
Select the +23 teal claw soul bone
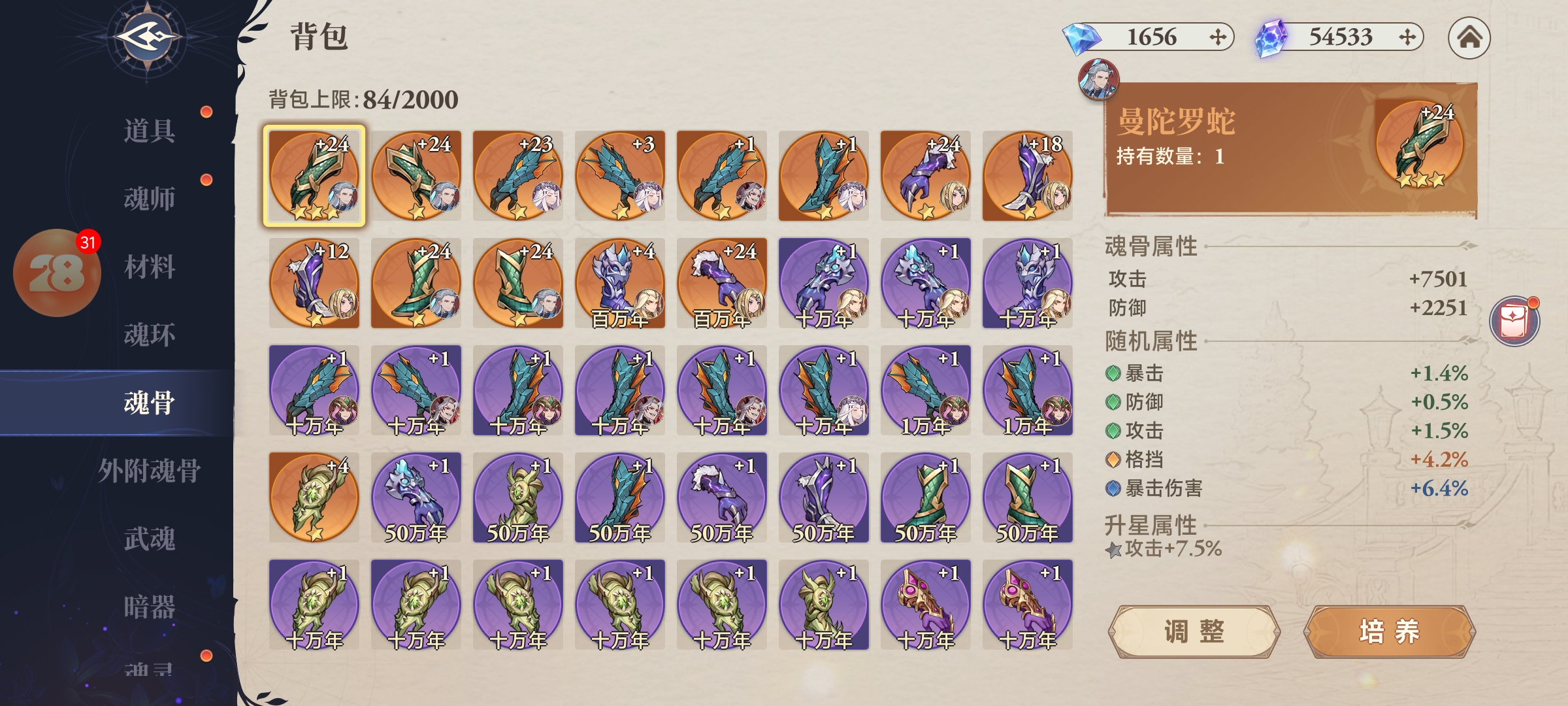coord(518,176)
